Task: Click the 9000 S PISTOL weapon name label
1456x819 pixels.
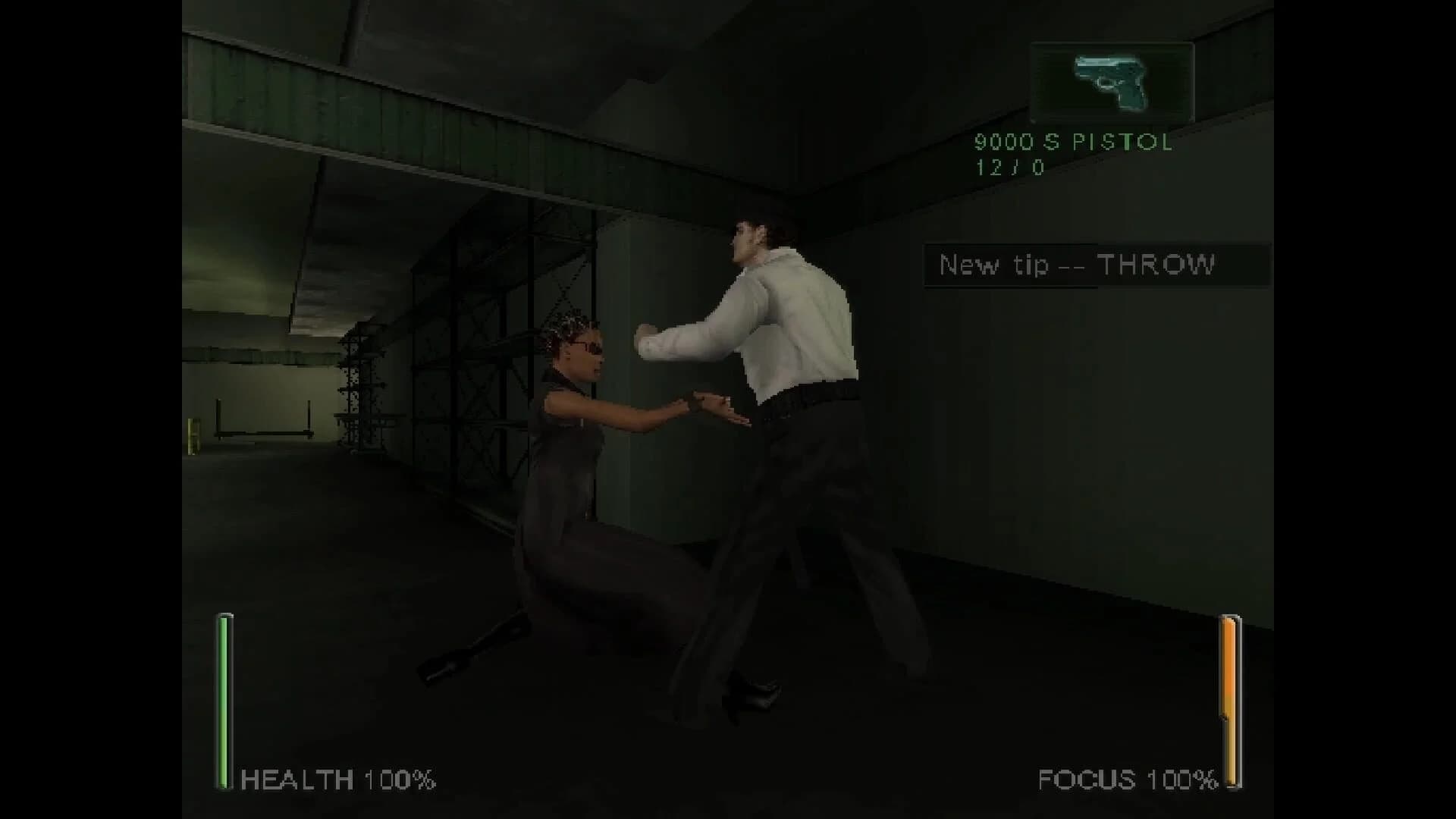Action: click(1072, 143)
